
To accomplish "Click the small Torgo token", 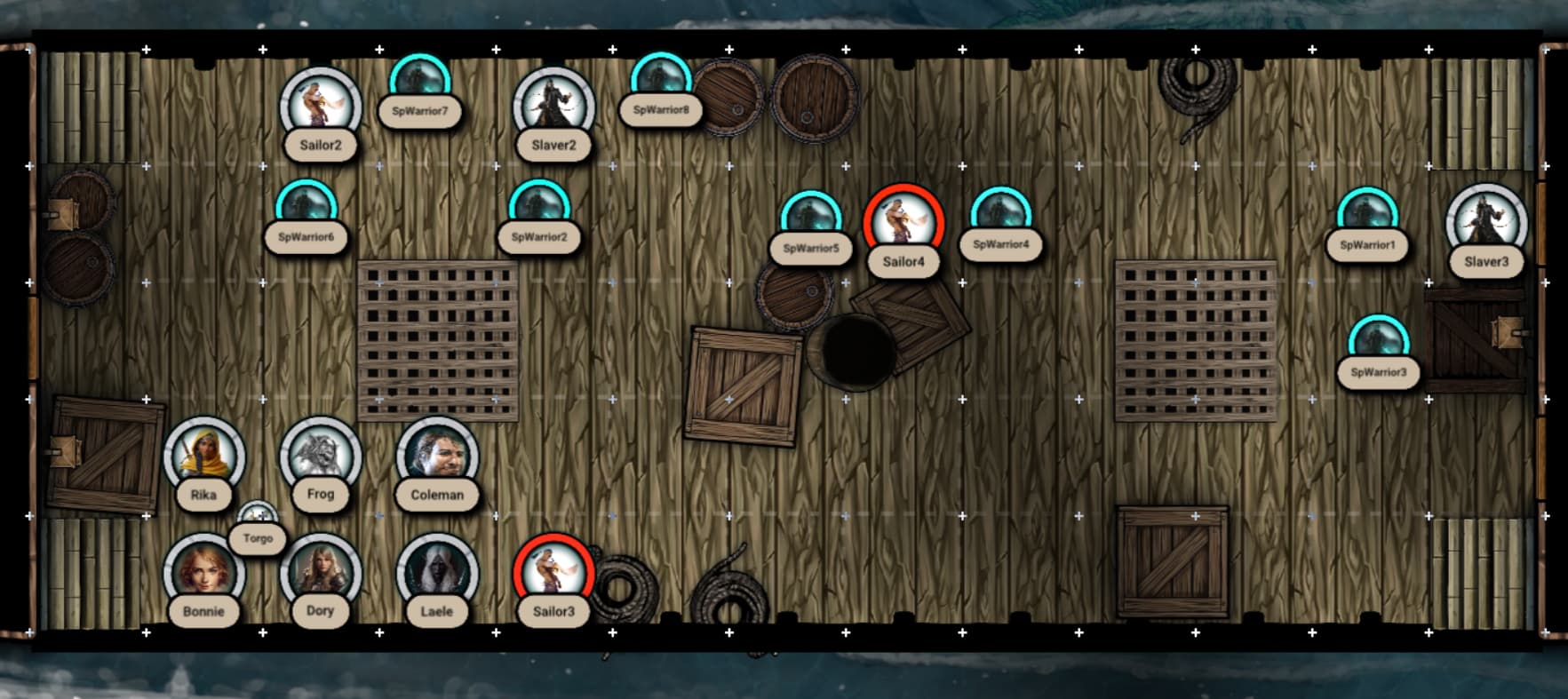I will point(258,518).
